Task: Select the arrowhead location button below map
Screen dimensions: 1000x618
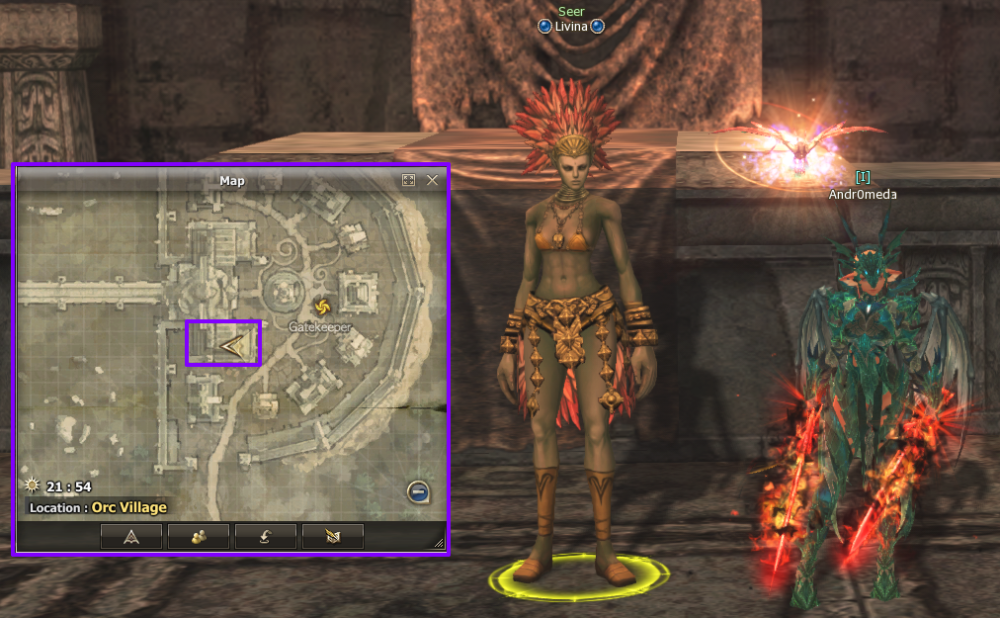Action: pos(131,536)
